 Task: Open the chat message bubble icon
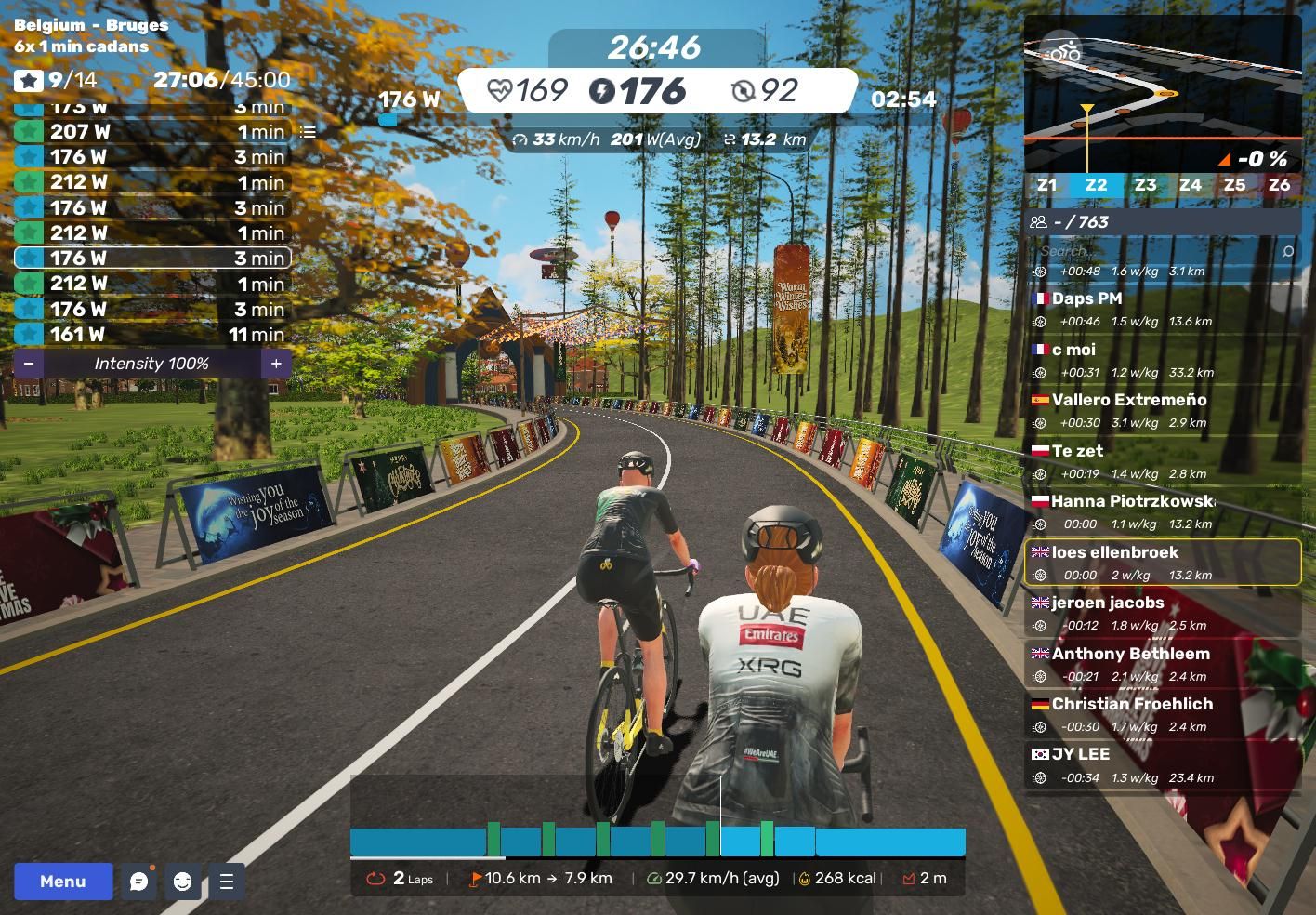(x=139, y=882)
